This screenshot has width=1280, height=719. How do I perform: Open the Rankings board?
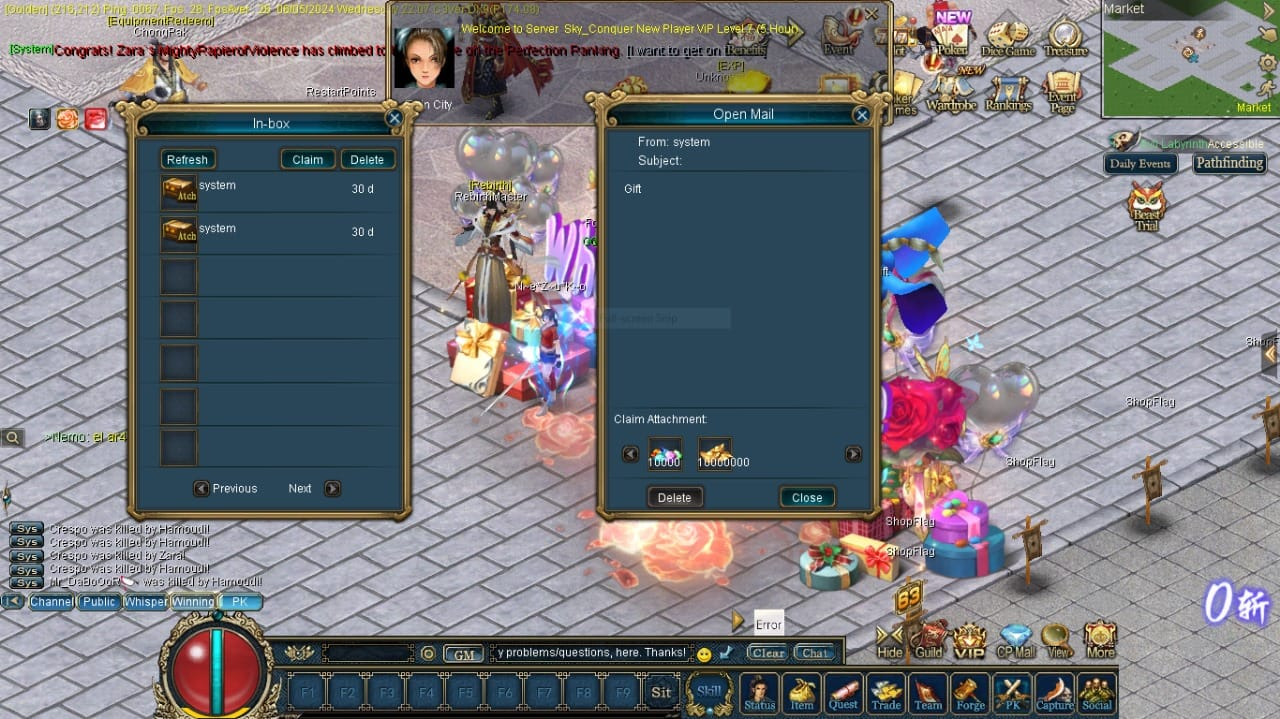point(1008,92)
